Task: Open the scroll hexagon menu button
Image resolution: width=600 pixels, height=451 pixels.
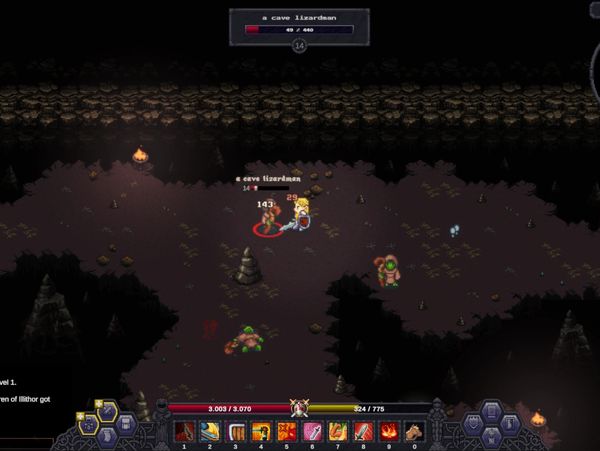Action: 108,438
